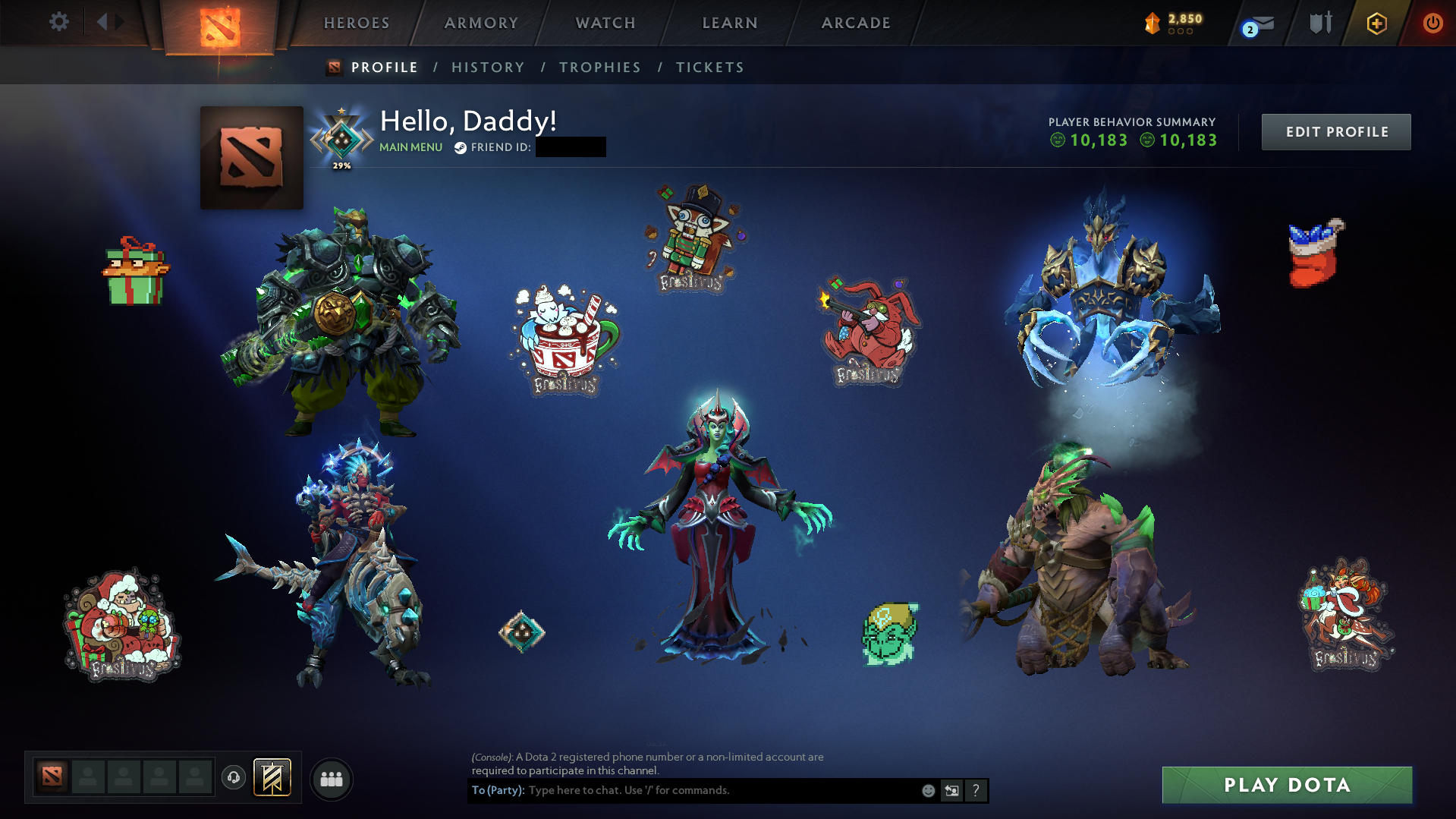Click the ARMORY menu item

481,23
